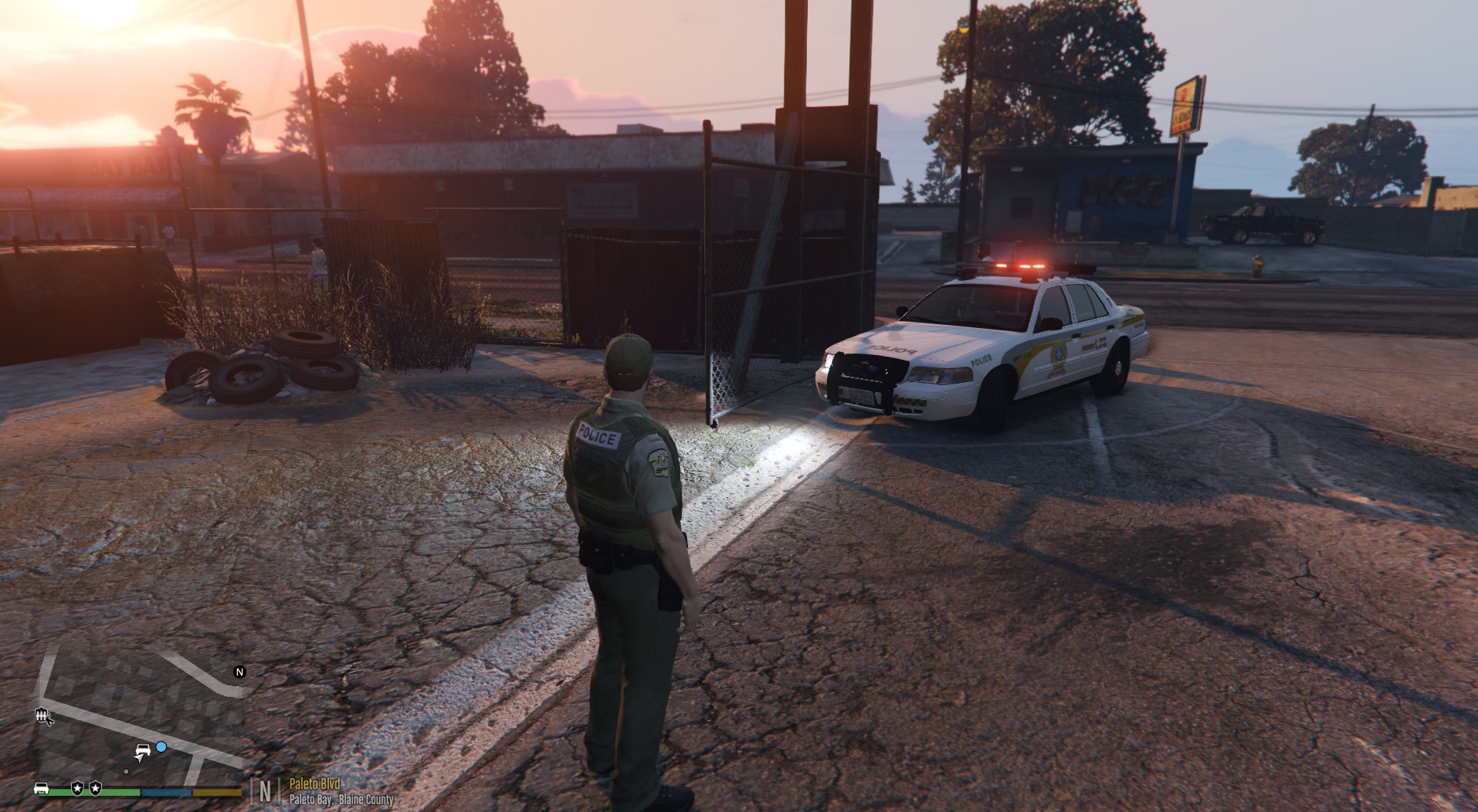
Task: Click the north marker on the minimap
Action: pyautogui.click(x=239, y=672)
